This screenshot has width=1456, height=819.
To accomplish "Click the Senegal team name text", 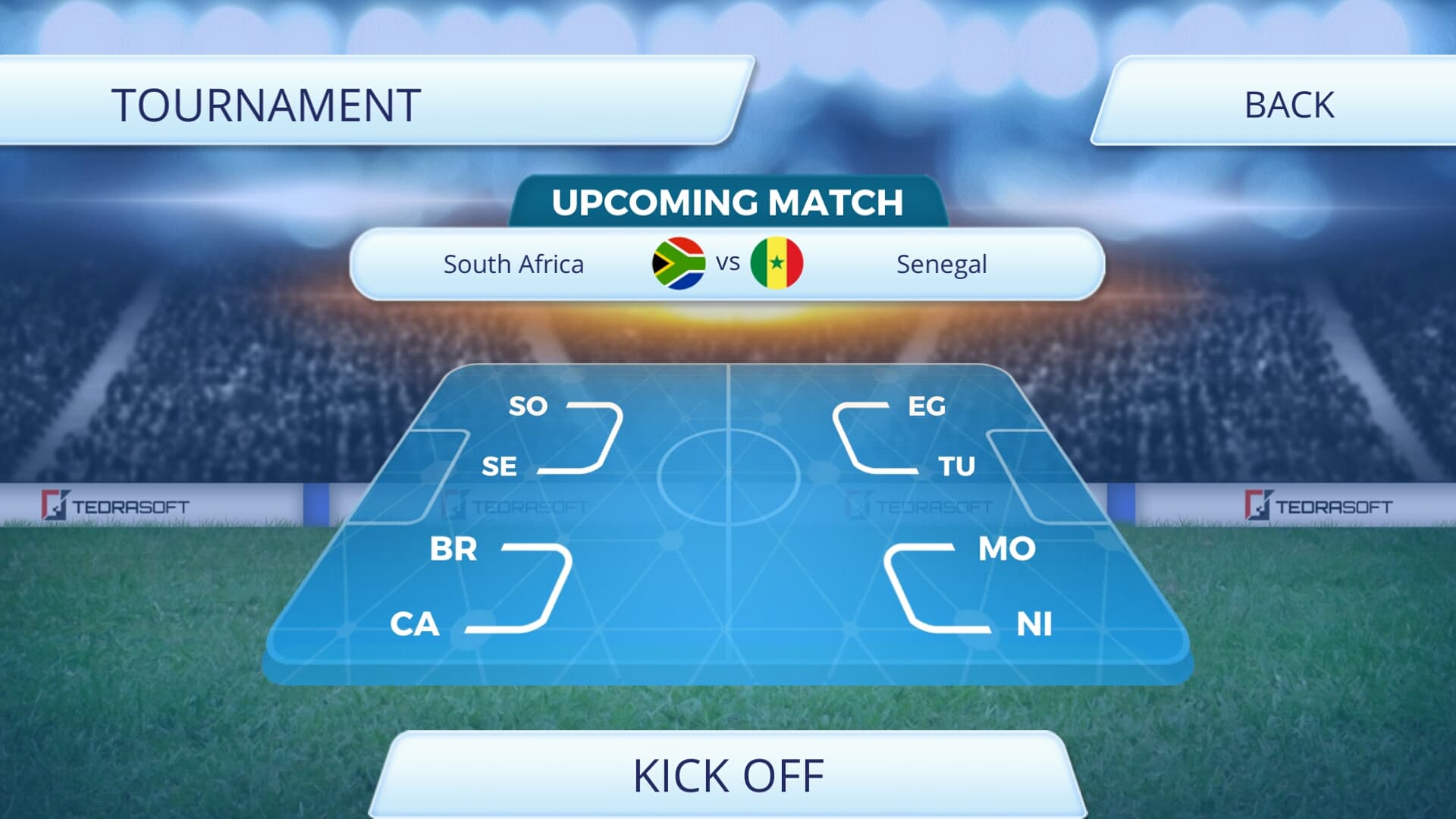I will (x=940, y=264).
